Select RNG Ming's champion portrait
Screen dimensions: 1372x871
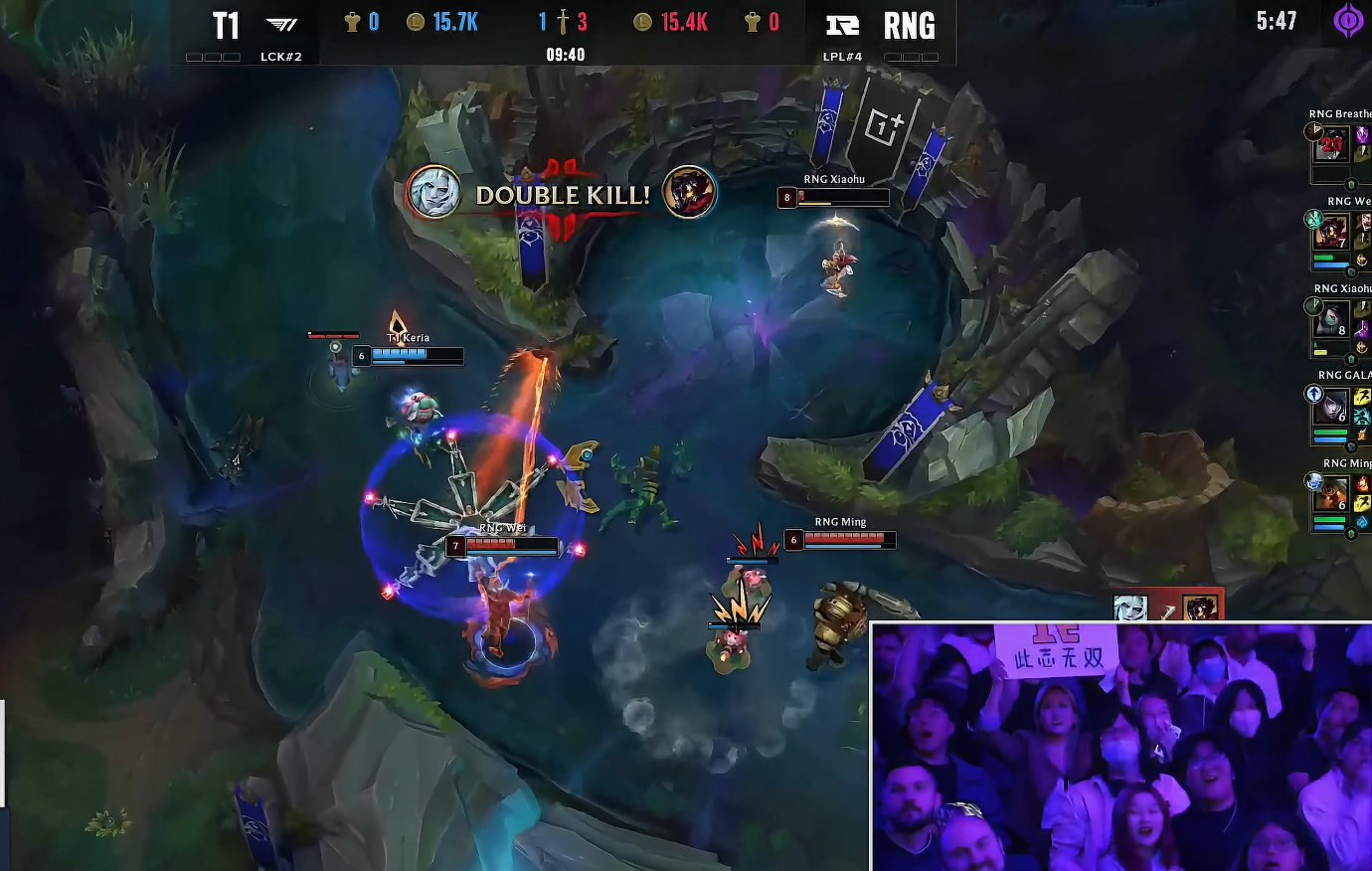point(1331,494)
